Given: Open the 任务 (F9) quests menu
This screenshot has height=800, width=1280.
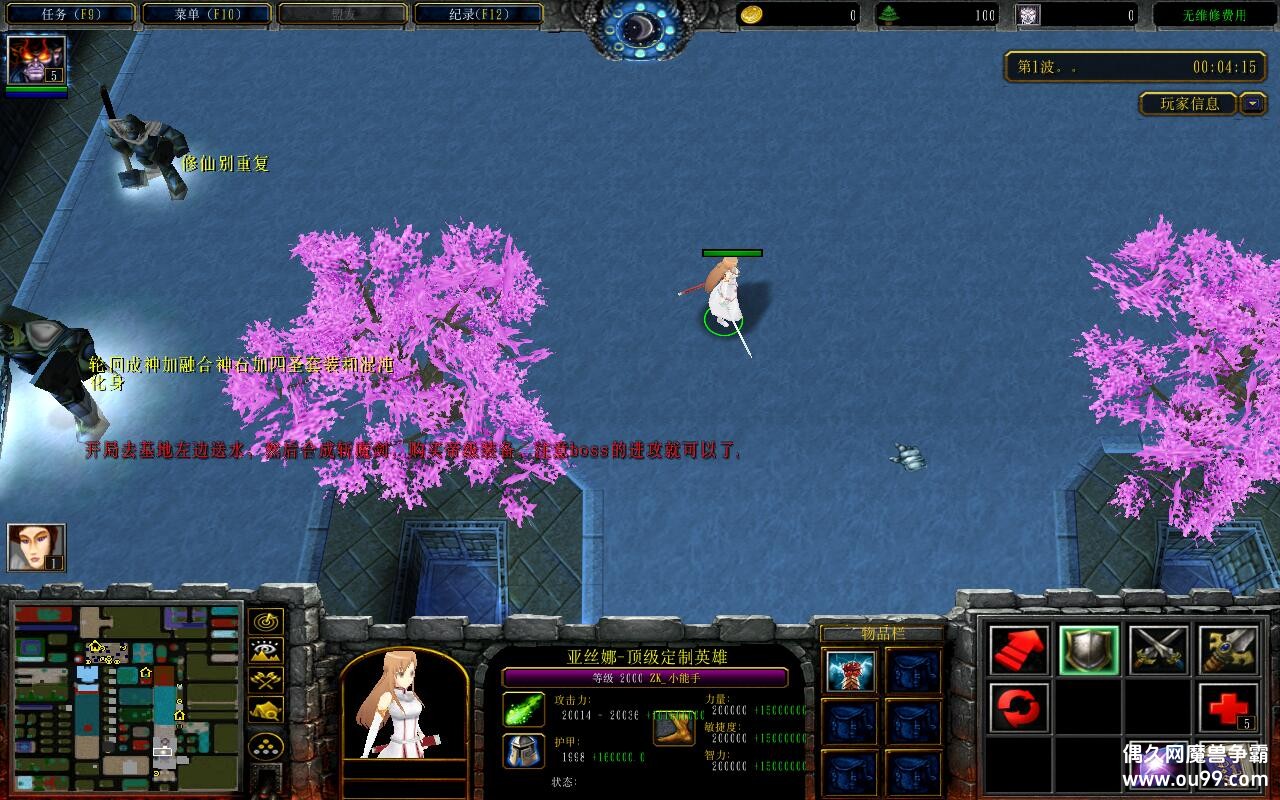Looking at the screenshot, I should click(x=70, y=15).
